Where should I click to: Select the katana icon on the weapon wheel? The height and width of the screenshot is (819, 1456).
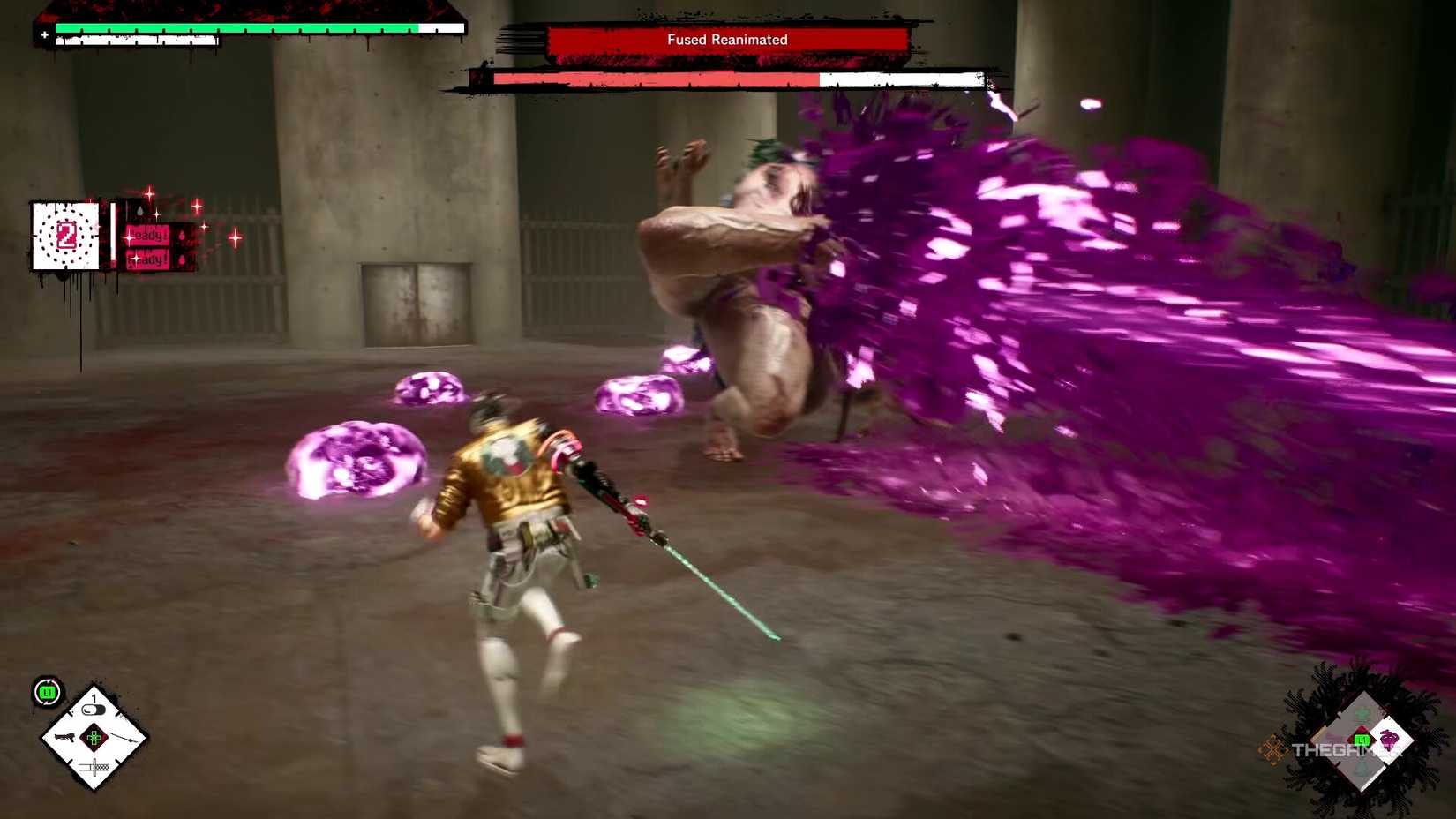coord(94,767)
